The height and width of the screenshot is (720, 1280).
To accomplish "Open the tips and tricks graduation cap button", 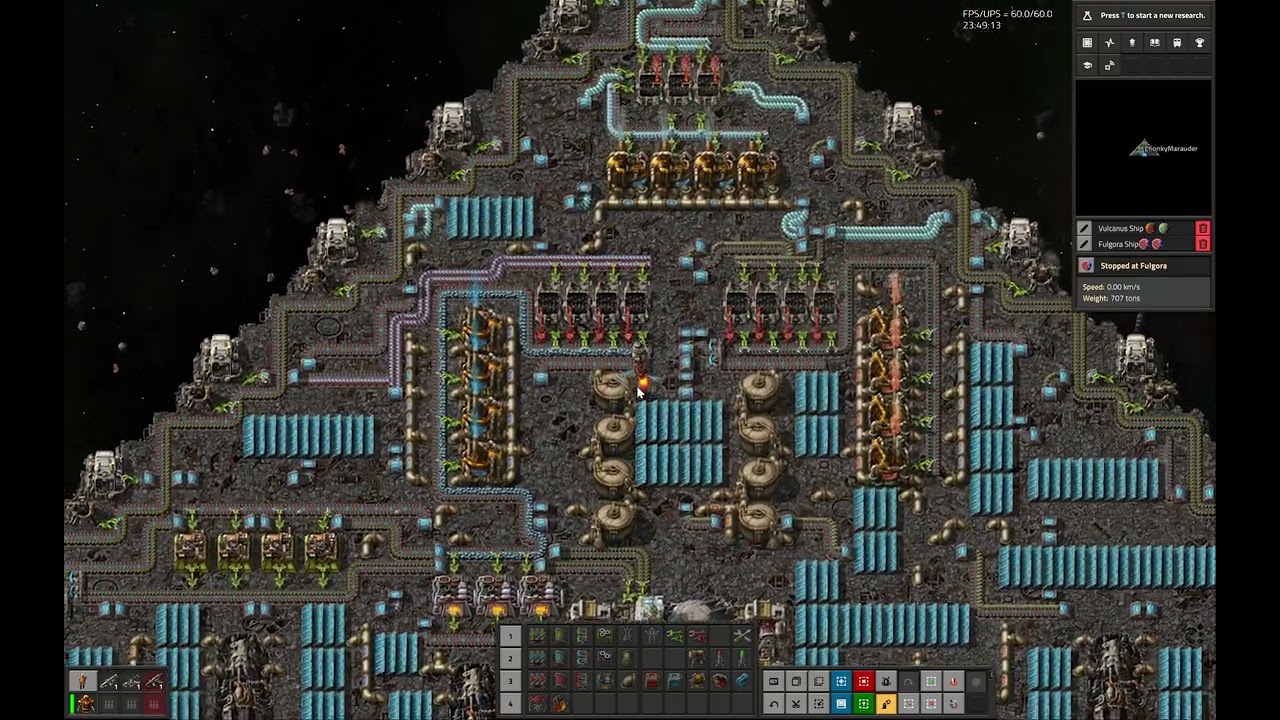I will click(1087, 65).
